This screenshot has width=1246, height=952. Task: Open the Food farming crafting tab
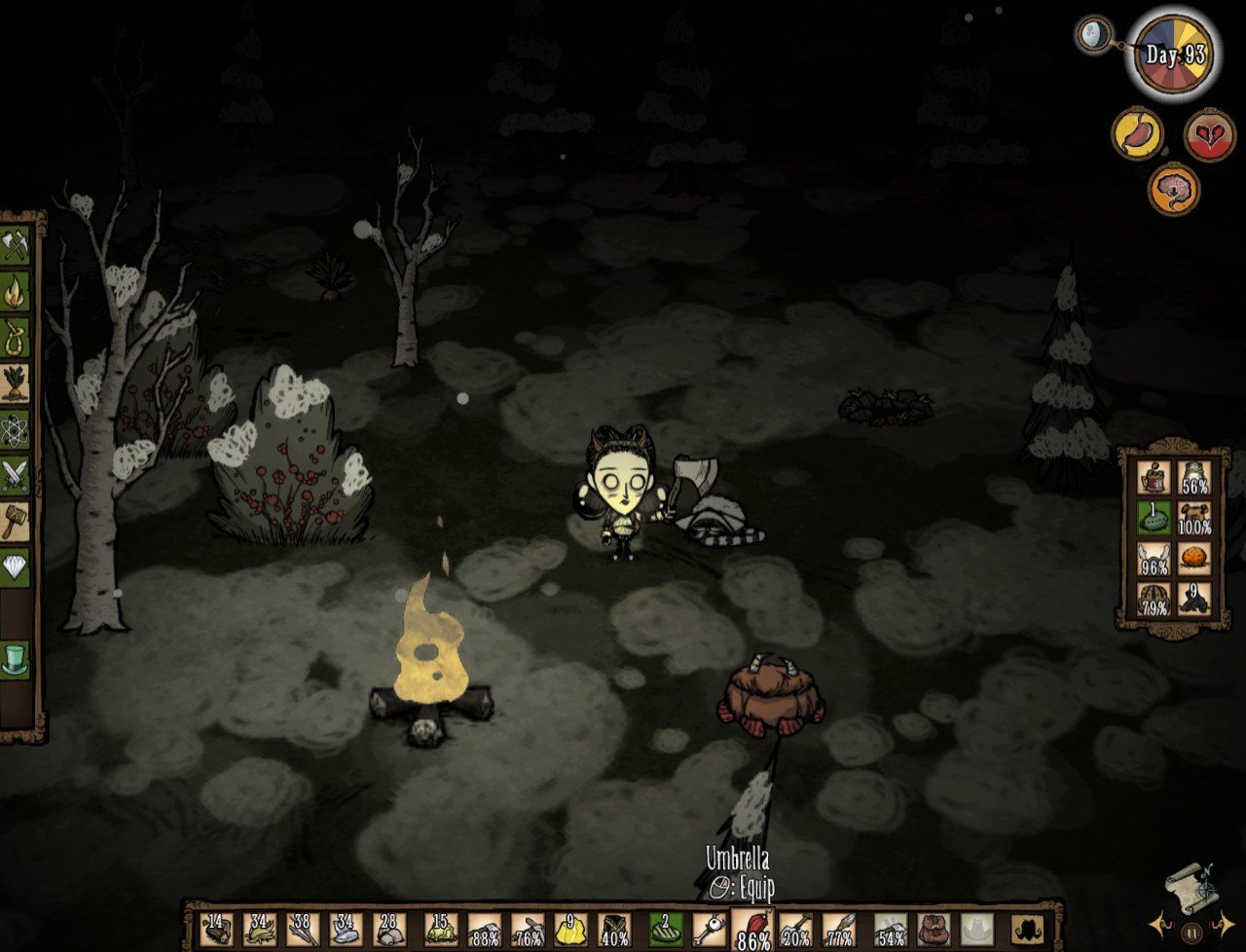point(16,383)
